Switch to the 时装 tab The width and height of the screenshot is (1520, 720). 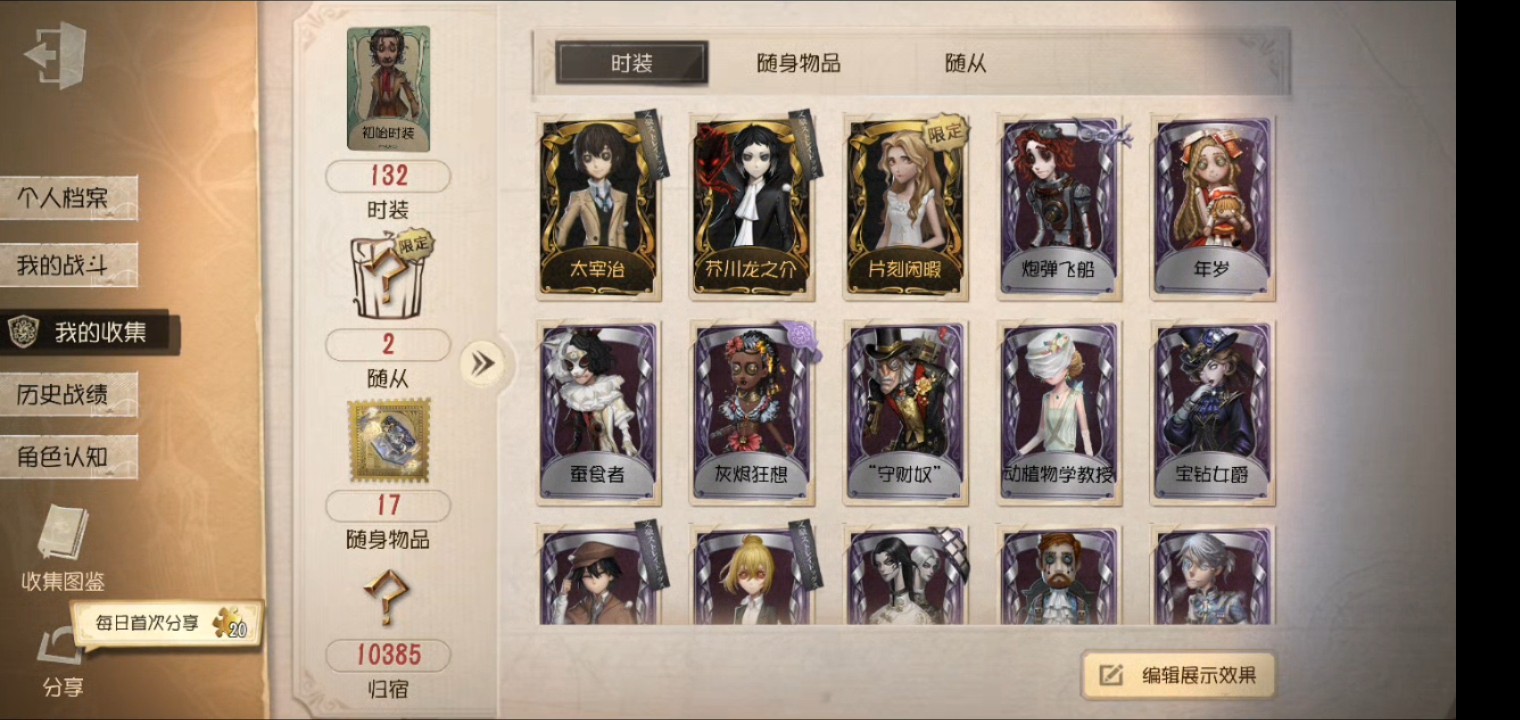pos(632,63)
